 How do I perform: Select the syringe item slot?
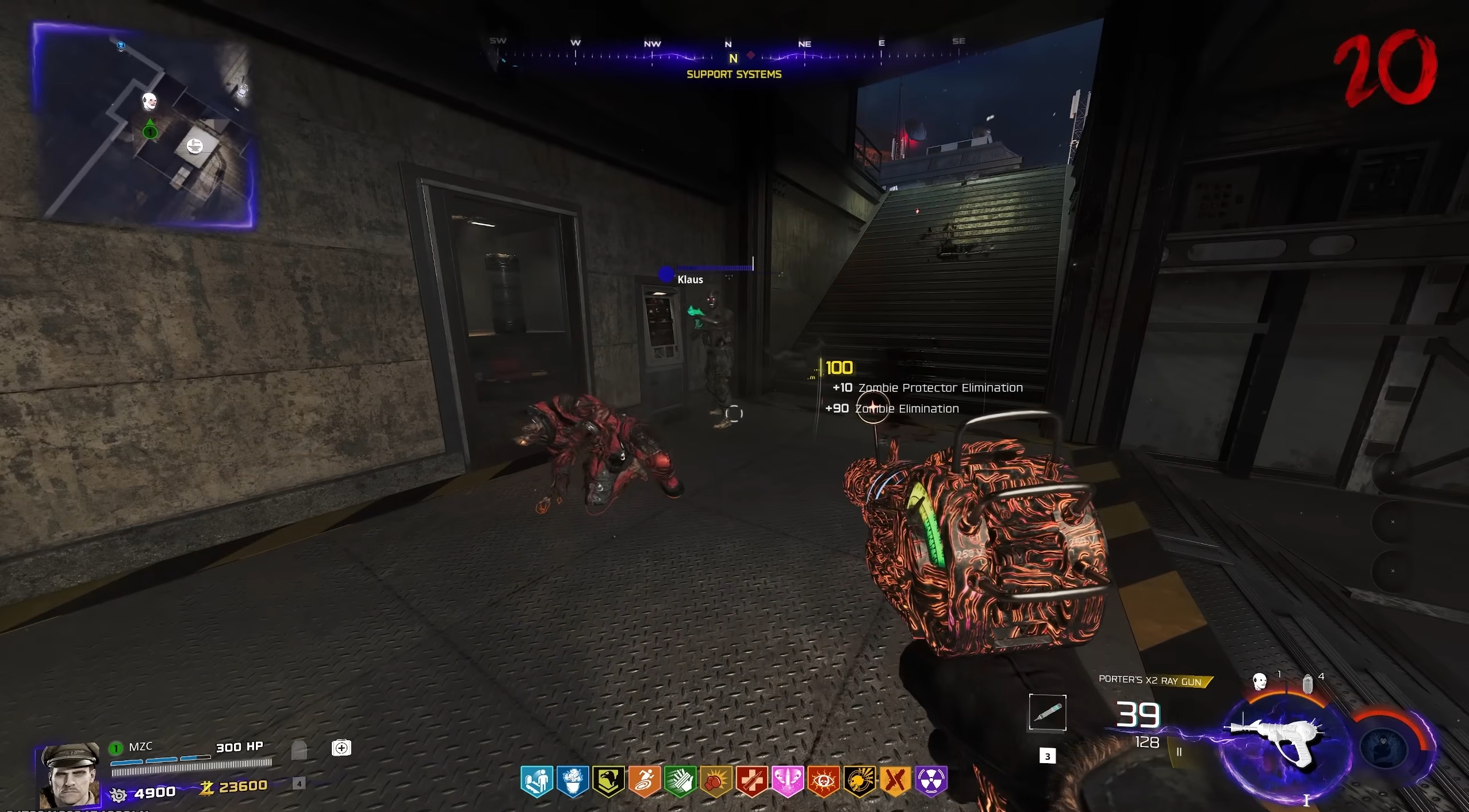[1047, 713]
